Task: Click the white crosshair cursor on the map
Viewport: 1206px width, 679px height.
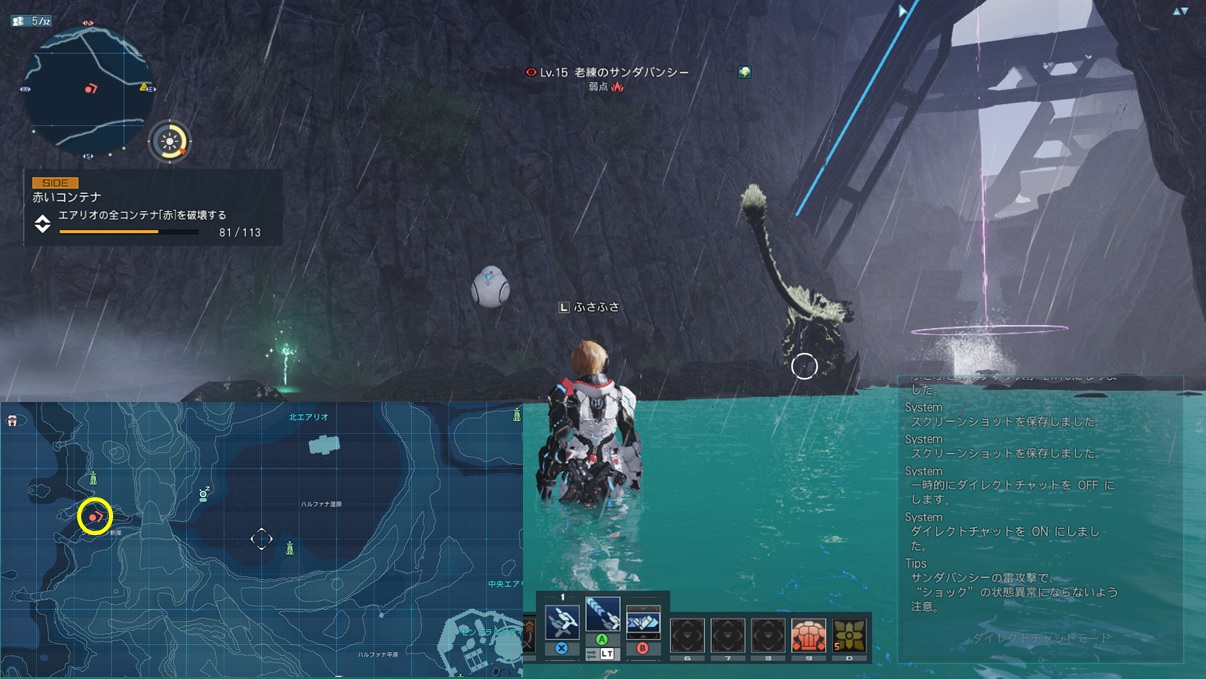Action: (x=261, y=539)
